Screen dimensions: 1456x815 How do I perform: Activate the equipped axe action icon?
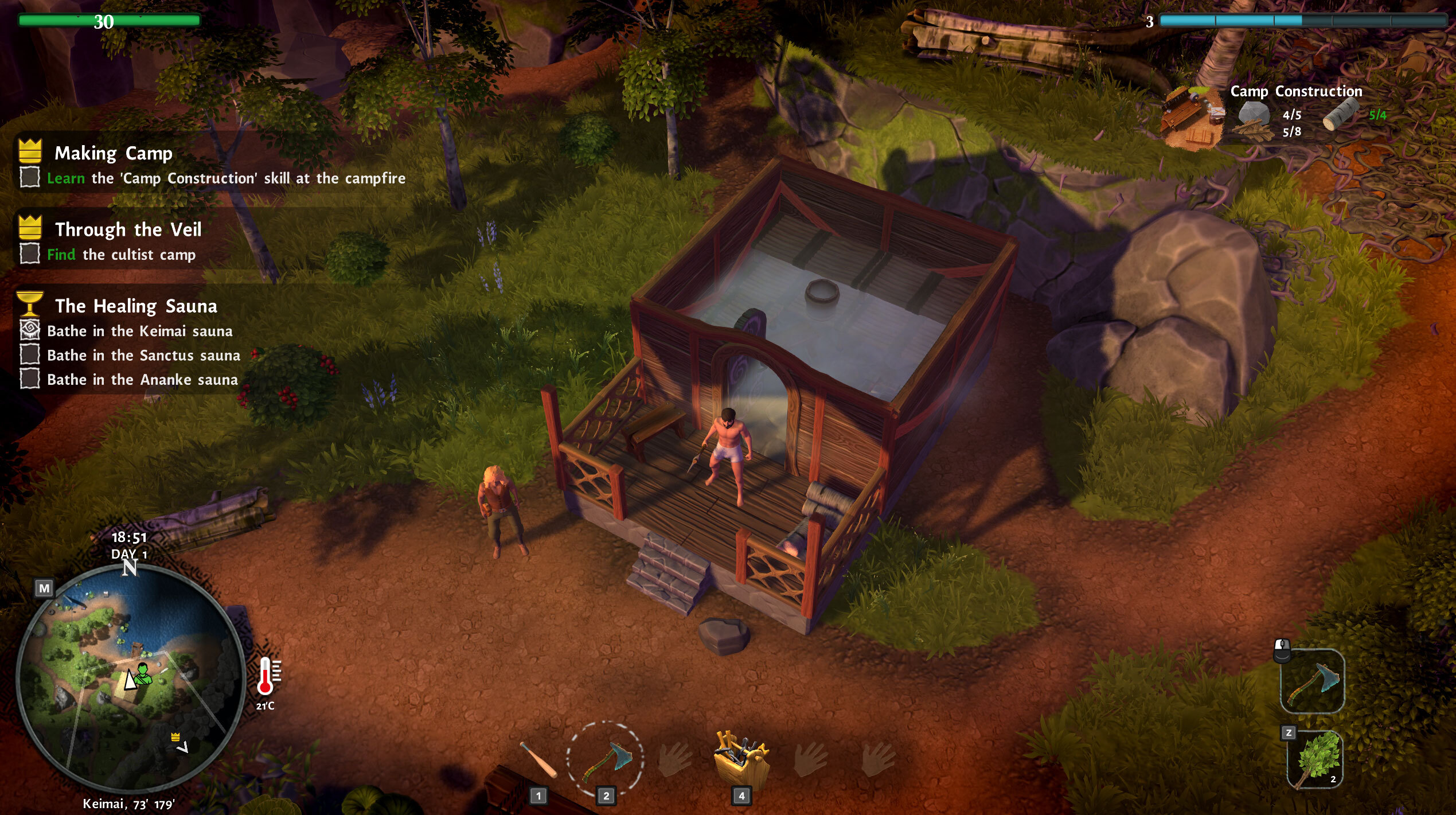1312,681
